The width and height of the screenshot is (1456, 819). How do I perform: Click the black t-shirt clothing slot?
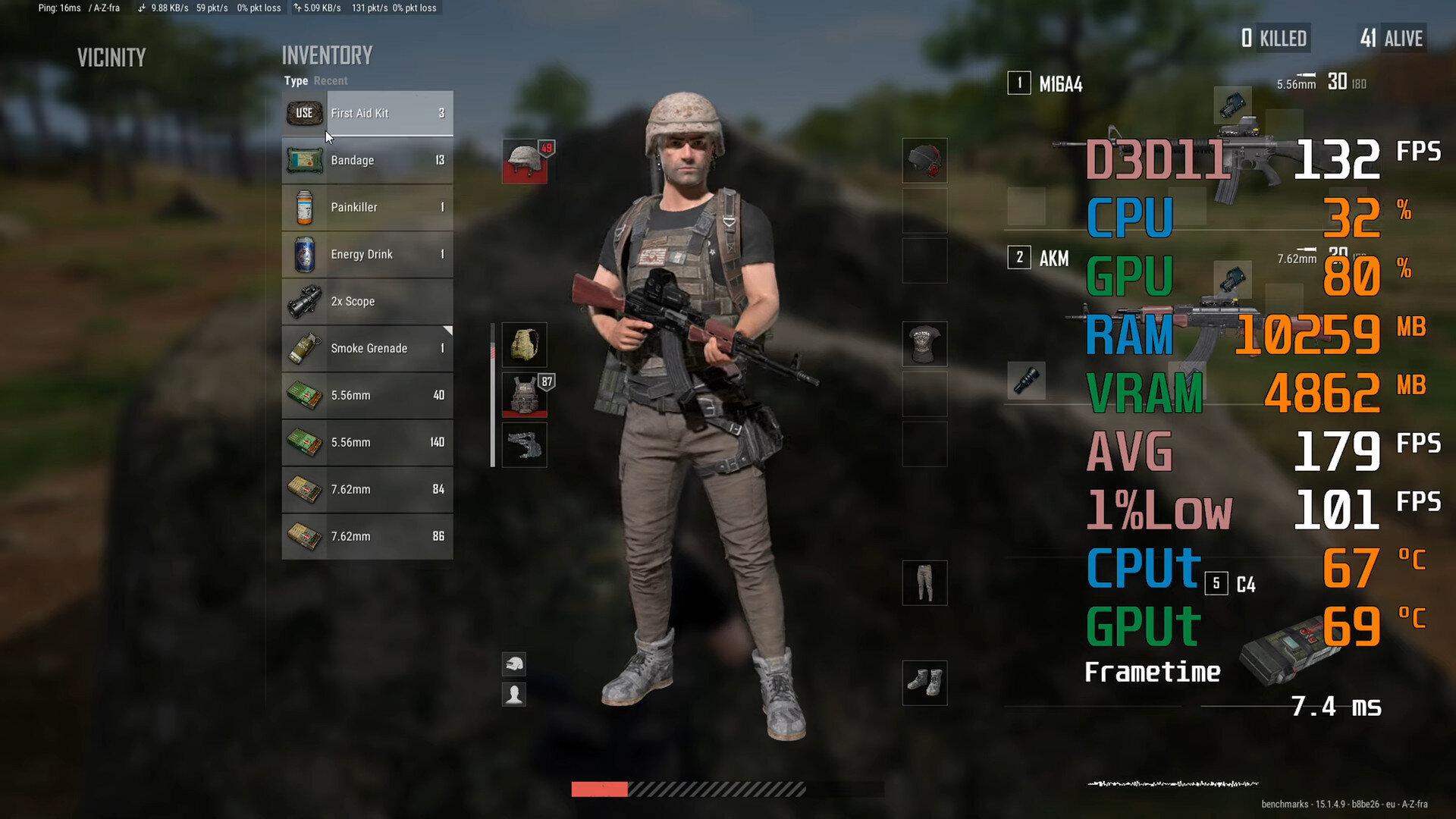point(924,344)
